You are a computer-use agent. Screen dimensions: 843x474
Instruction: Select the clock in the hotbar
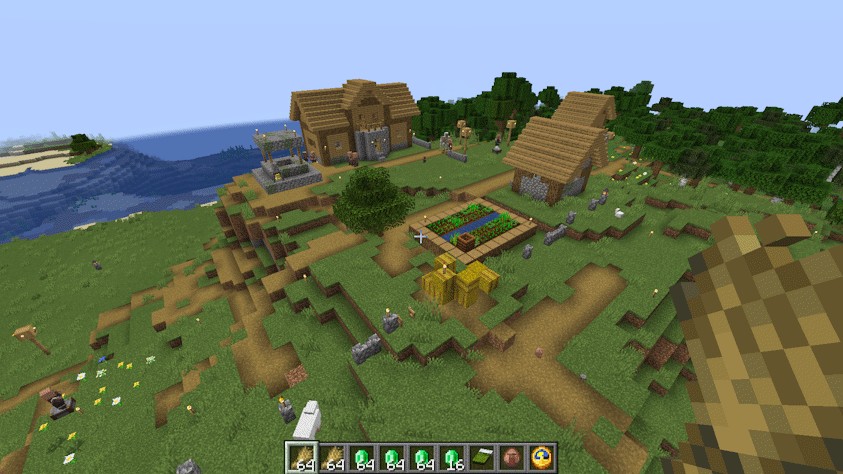point(542,458)
